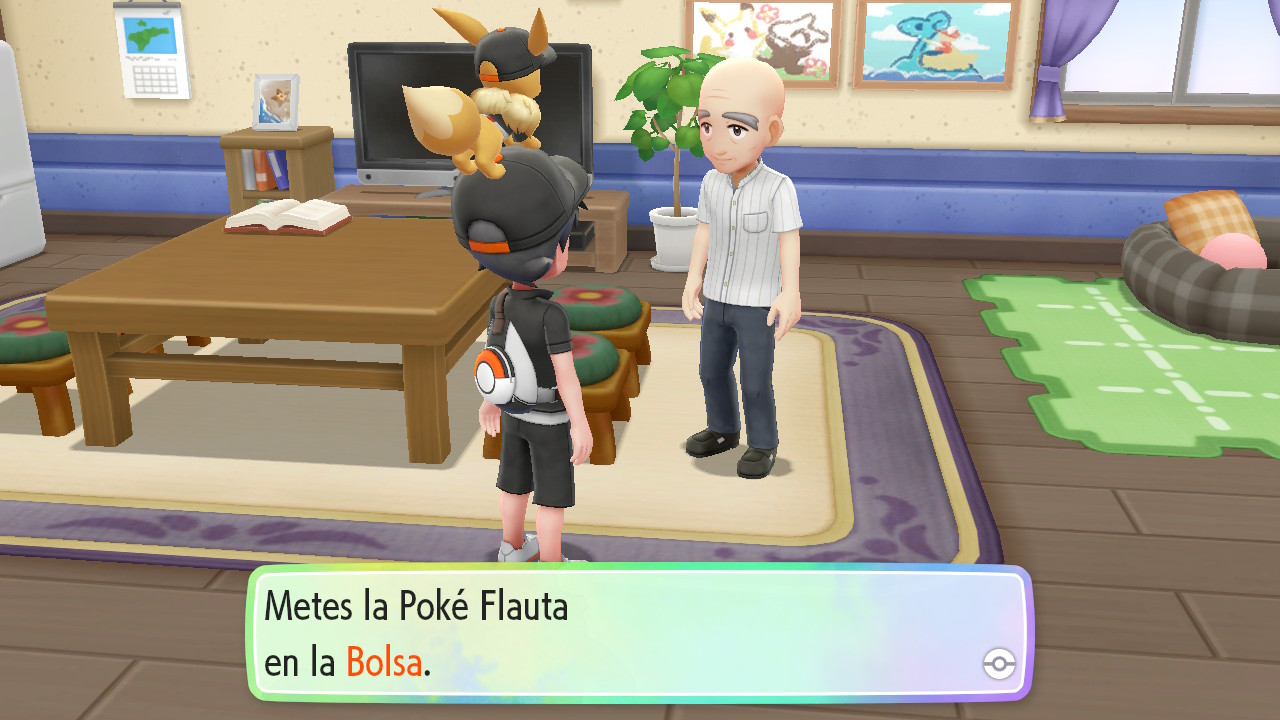Advance the Poké Flauta dialogue box

pyautogui.click(x=638, y=633)
